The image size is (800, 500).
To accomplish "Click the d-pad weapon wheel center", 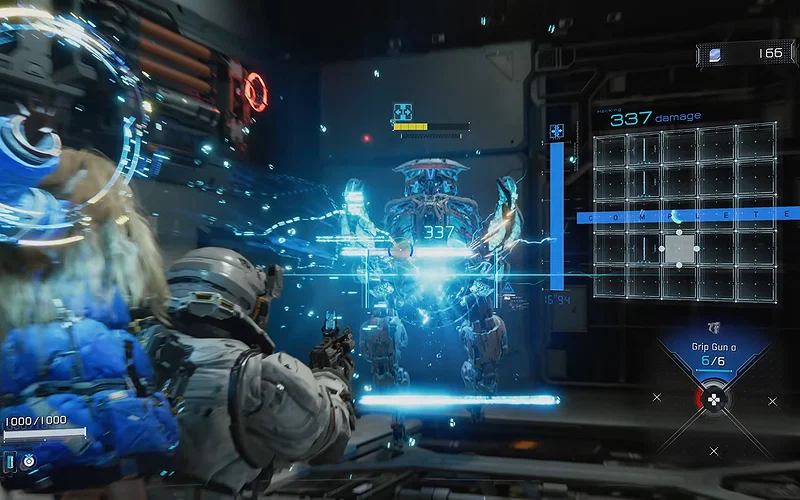I will click(714, 400).
